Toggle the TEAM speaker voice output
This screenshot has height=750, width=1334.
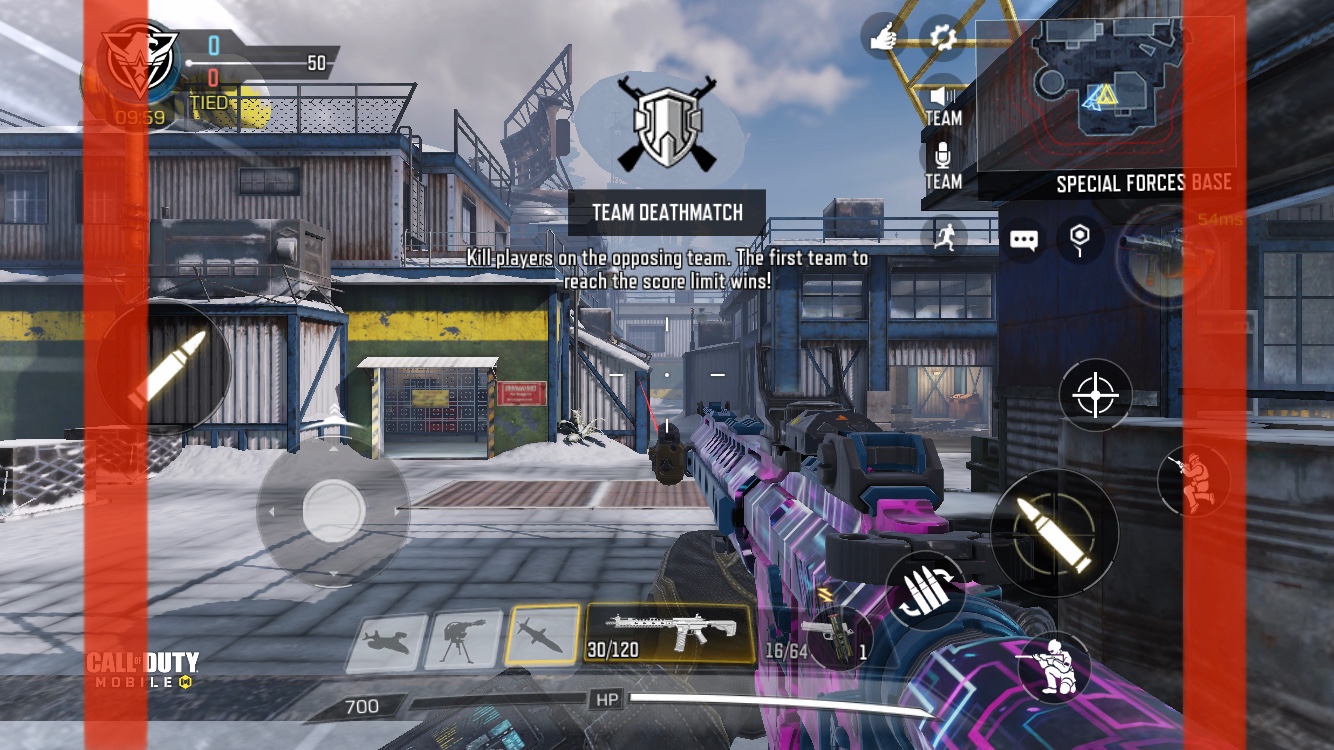(x=942, y=104)
